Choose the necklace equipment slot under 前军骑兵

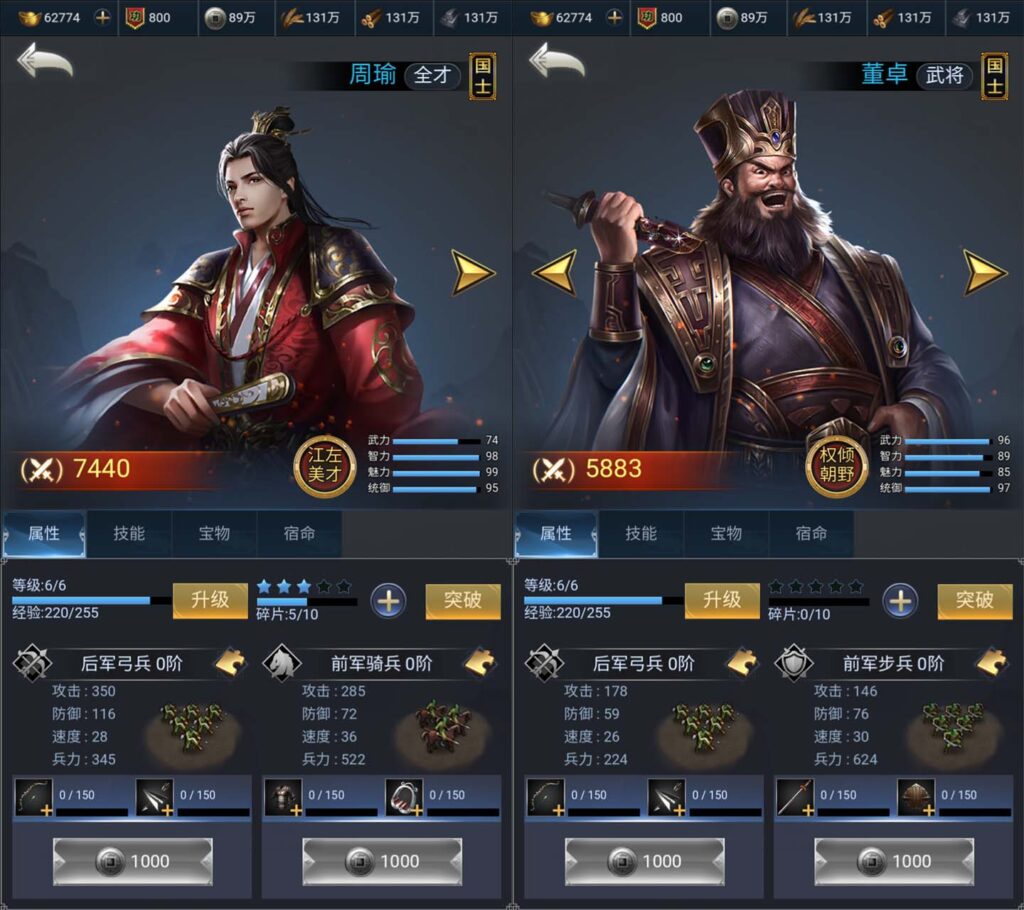404,798
